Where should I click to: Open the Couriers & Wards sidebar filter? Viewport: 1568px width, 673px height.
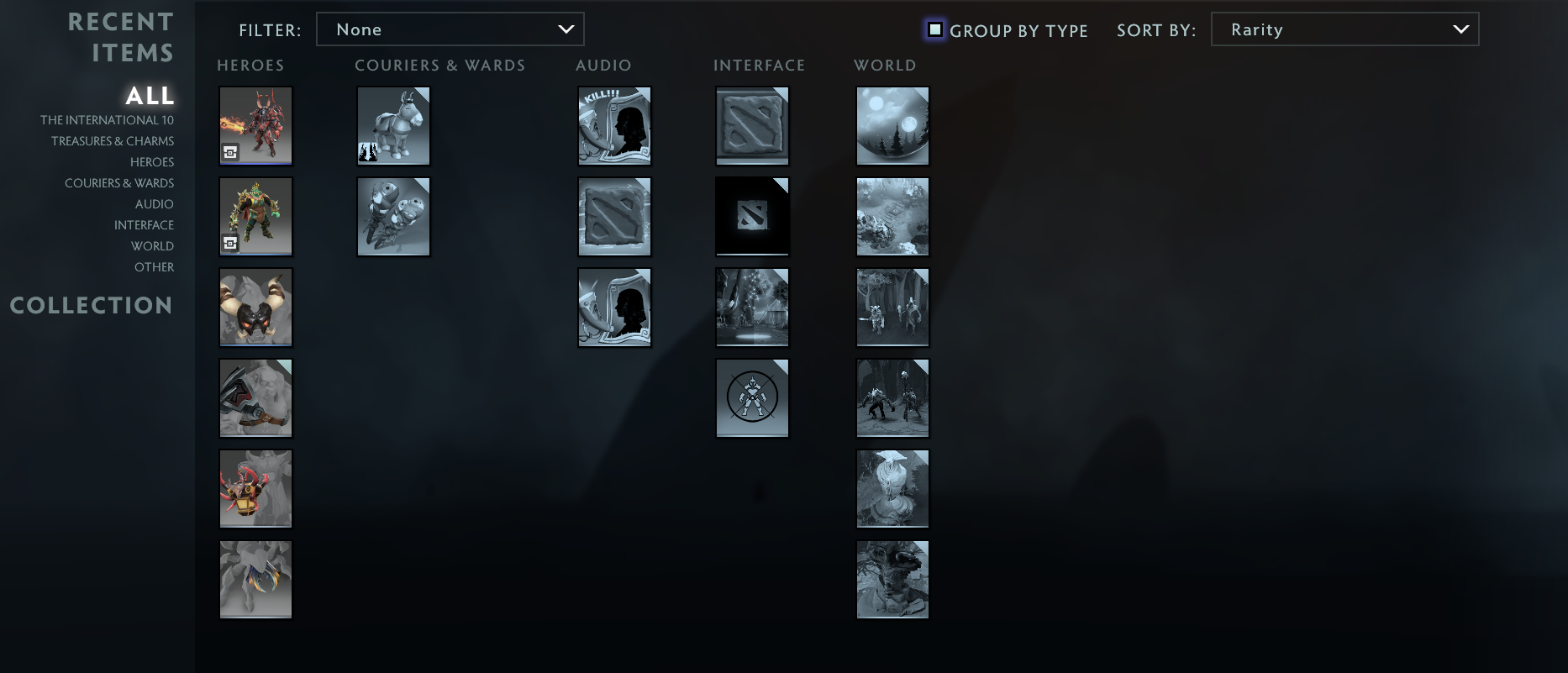(118, 182)
